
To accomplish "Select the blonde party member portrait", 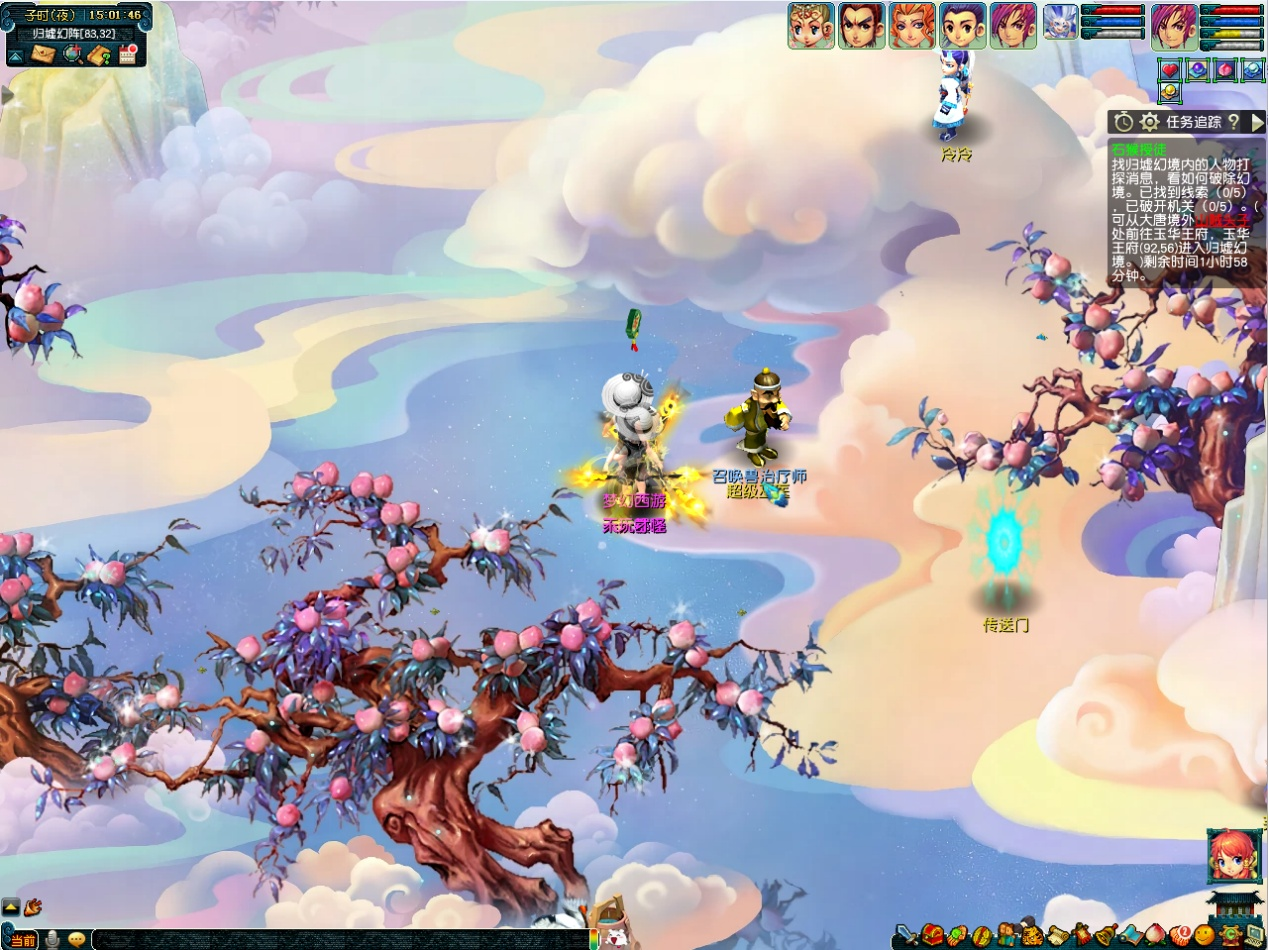I will (x=811, y=26).
